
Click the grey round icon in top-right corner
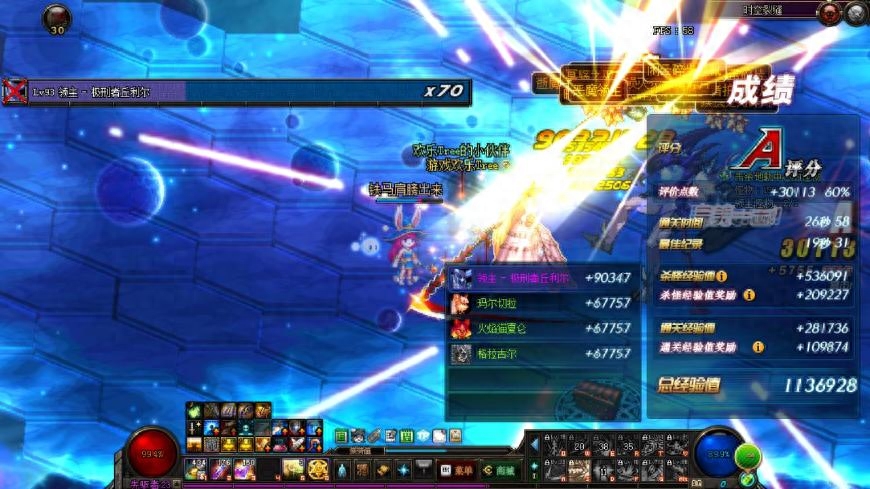tap(855, 13)
